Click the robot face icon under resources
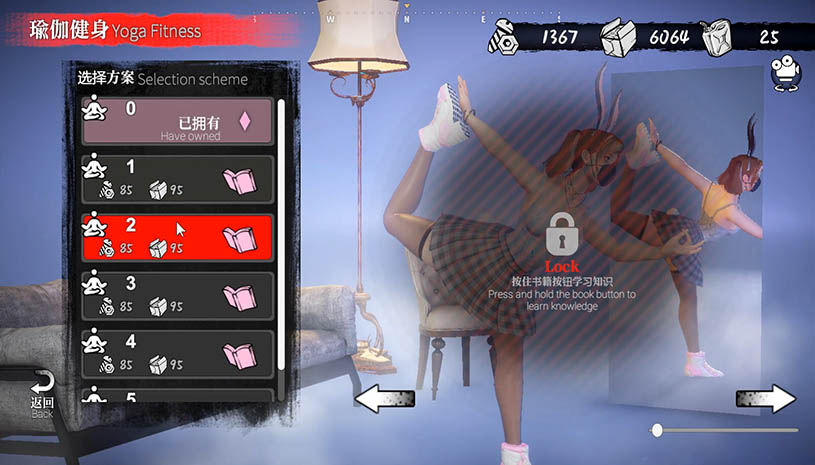815x465 pixels. [785, 71]
